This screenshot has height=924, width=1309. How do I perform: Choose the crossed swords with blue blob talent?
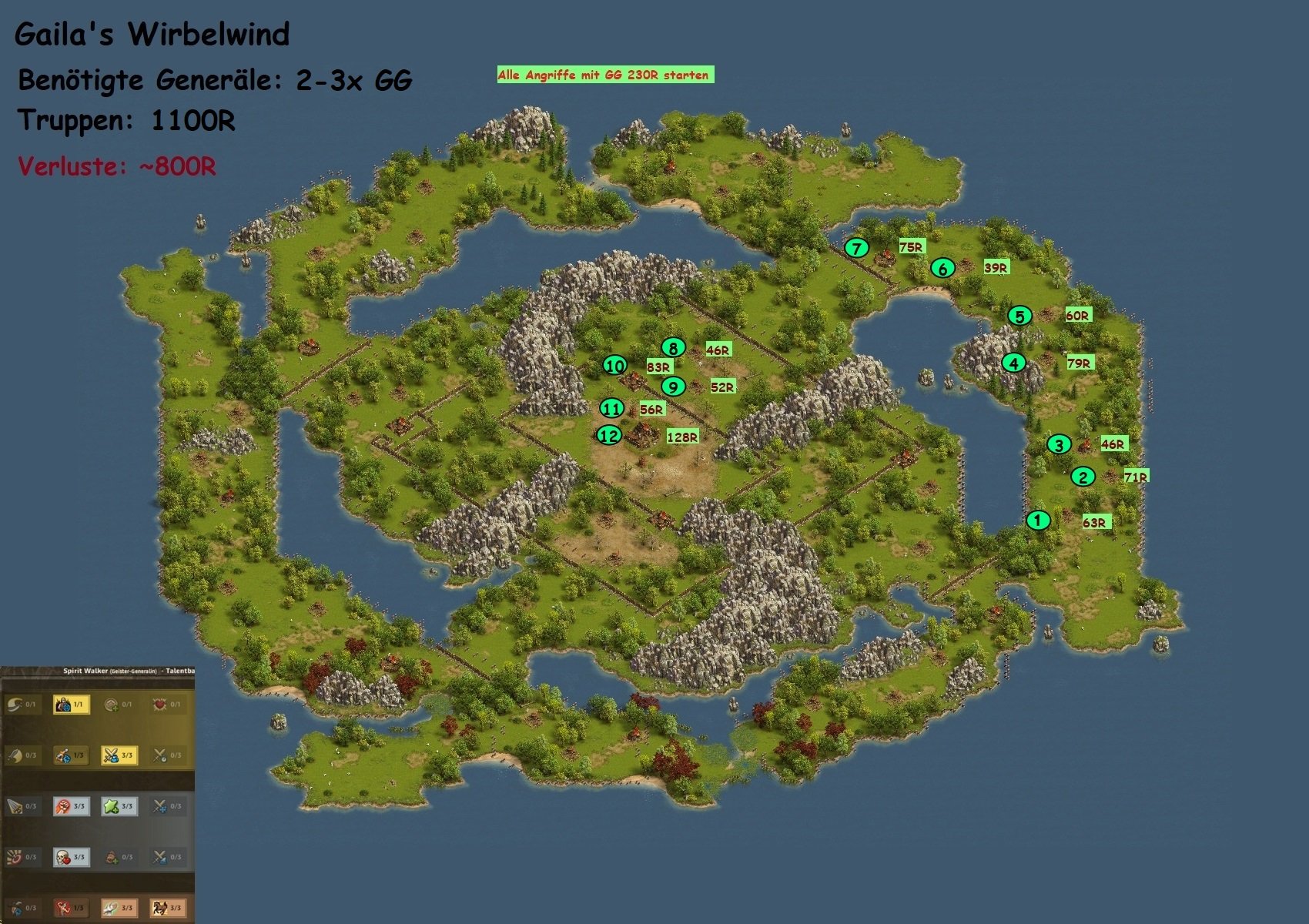(111, 755)
